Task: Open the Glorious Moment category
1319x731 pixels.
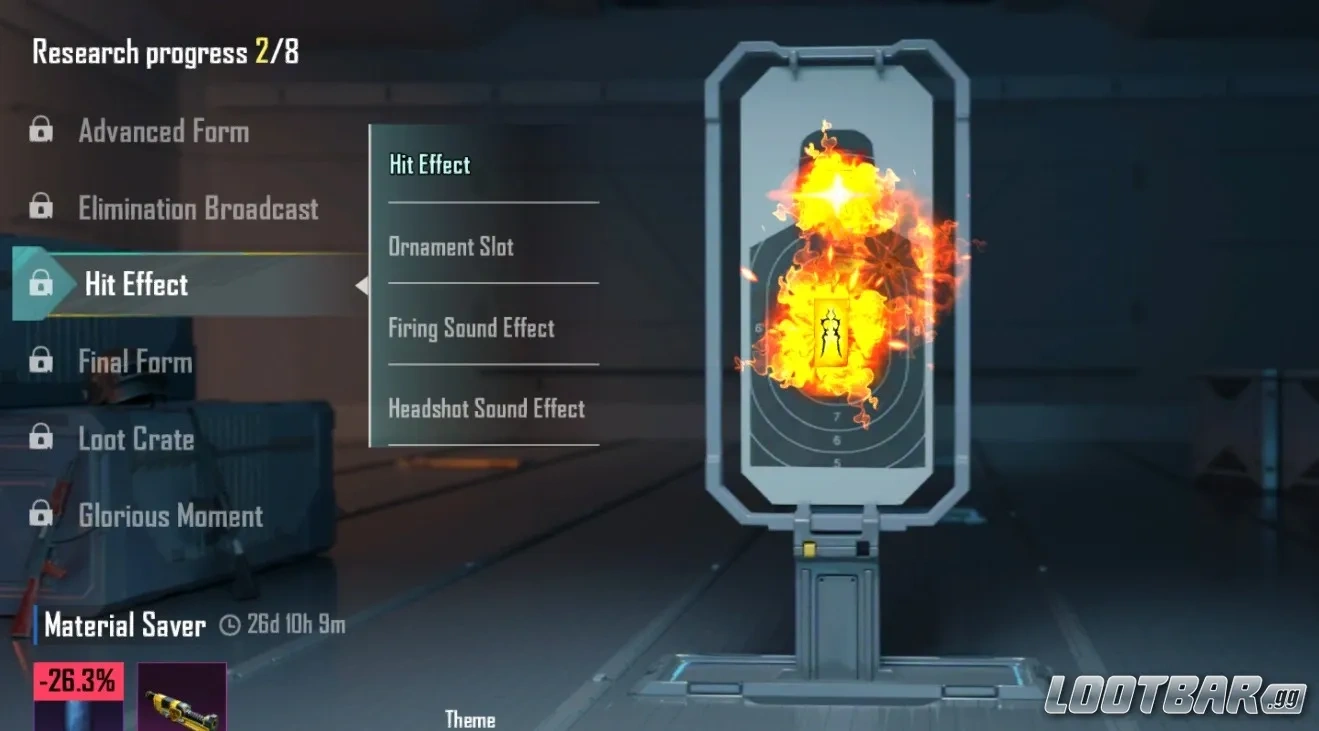Action: tap(170, 516)
